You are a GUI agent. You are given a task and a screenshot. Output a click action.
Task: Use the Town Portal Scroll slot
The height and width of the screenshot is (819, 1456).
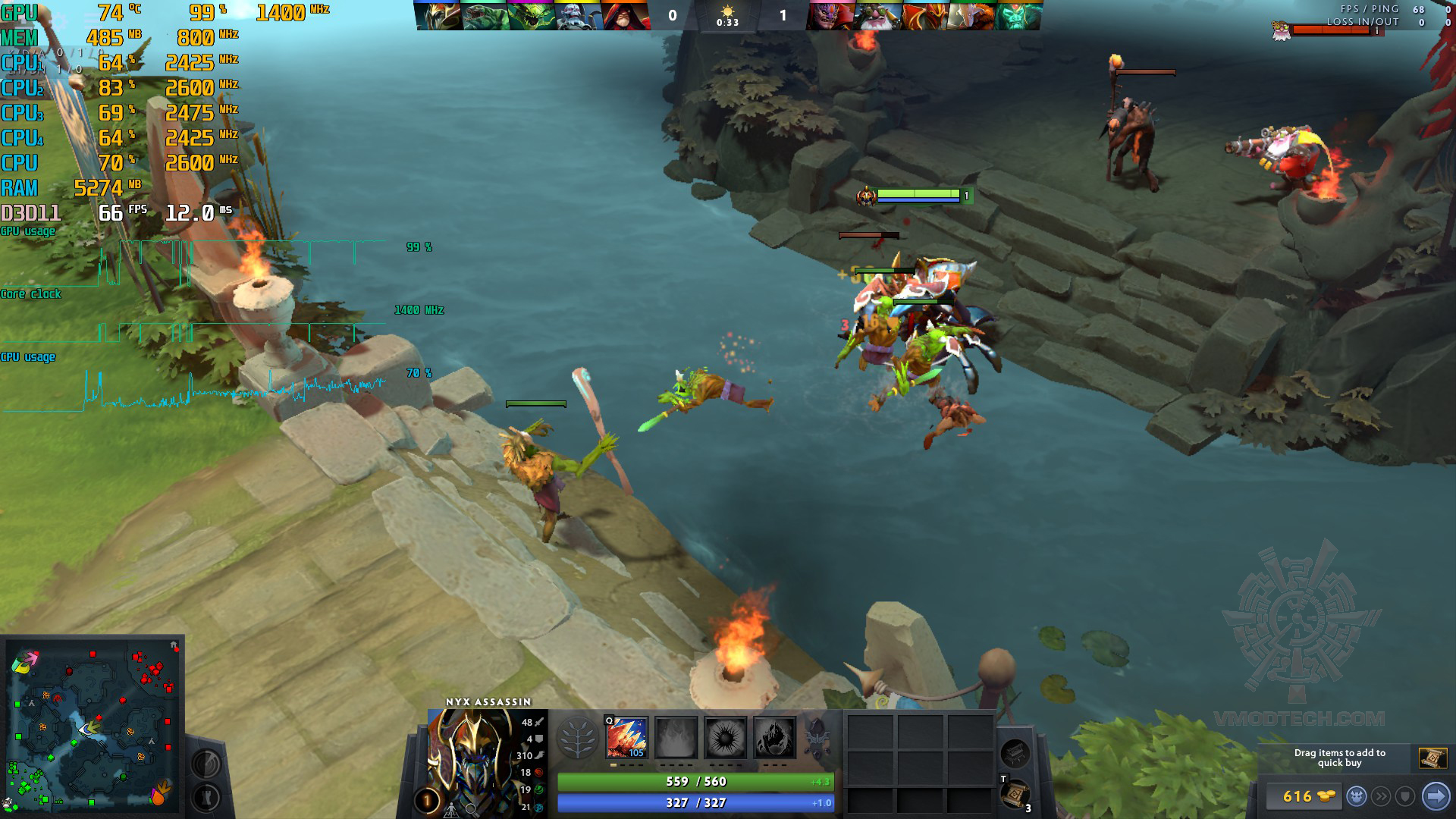coord(1014,794)
